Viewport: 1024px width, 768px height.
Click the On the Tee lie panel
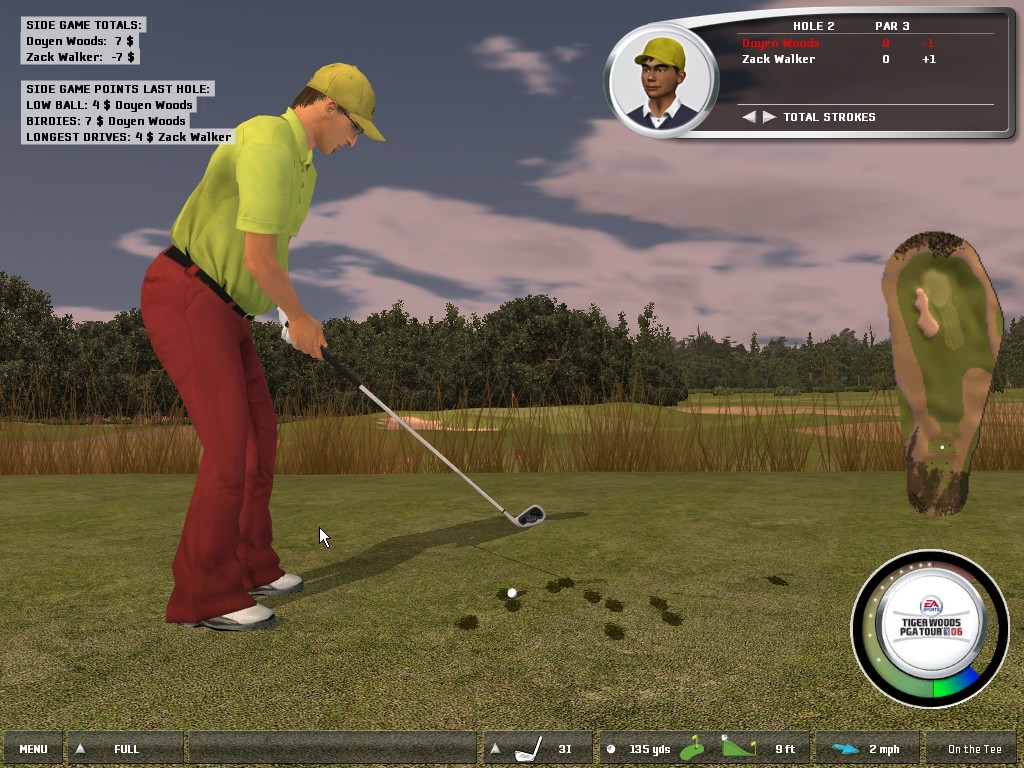[973, 749]
